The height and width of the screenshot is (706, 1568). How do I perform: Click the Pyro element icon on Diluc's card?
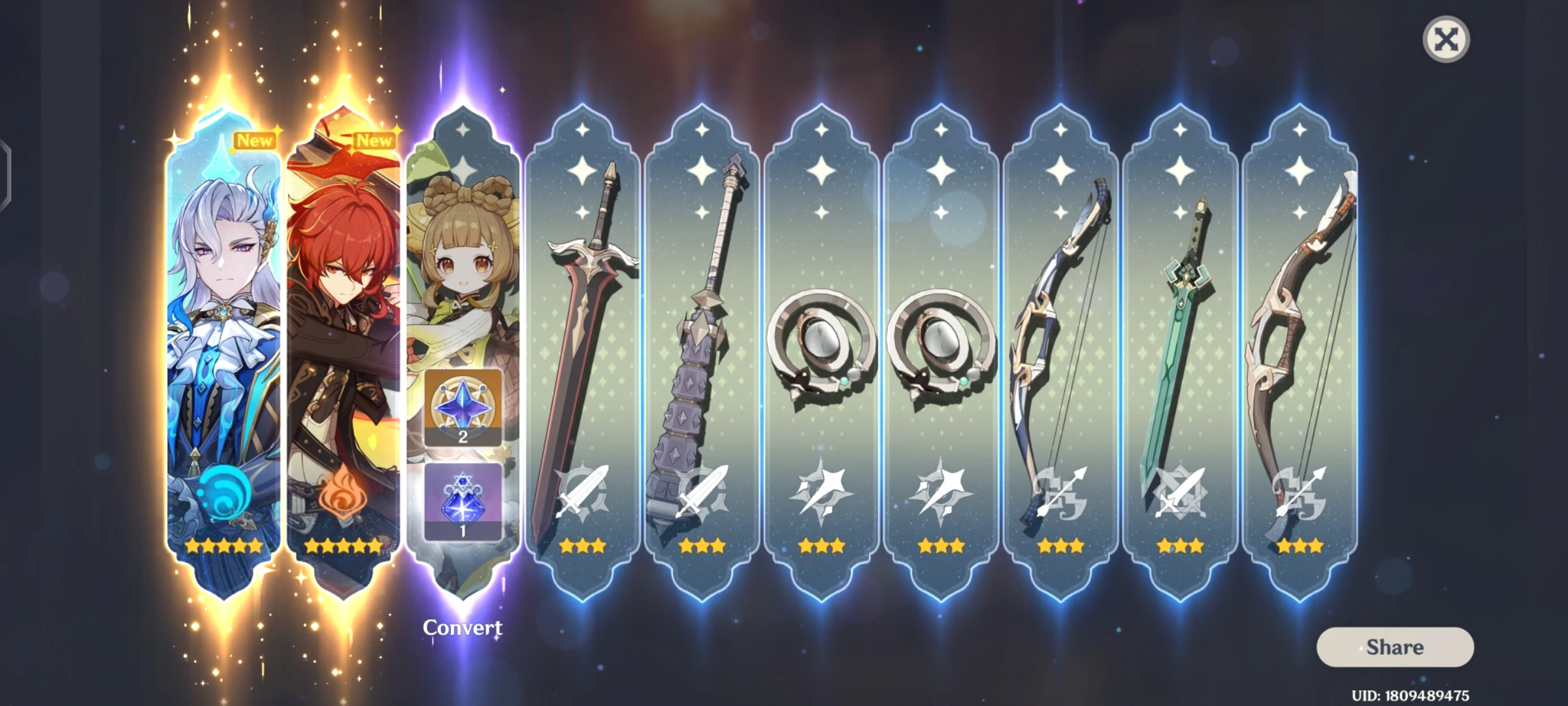pyautogui.click(x=345, y=494)
